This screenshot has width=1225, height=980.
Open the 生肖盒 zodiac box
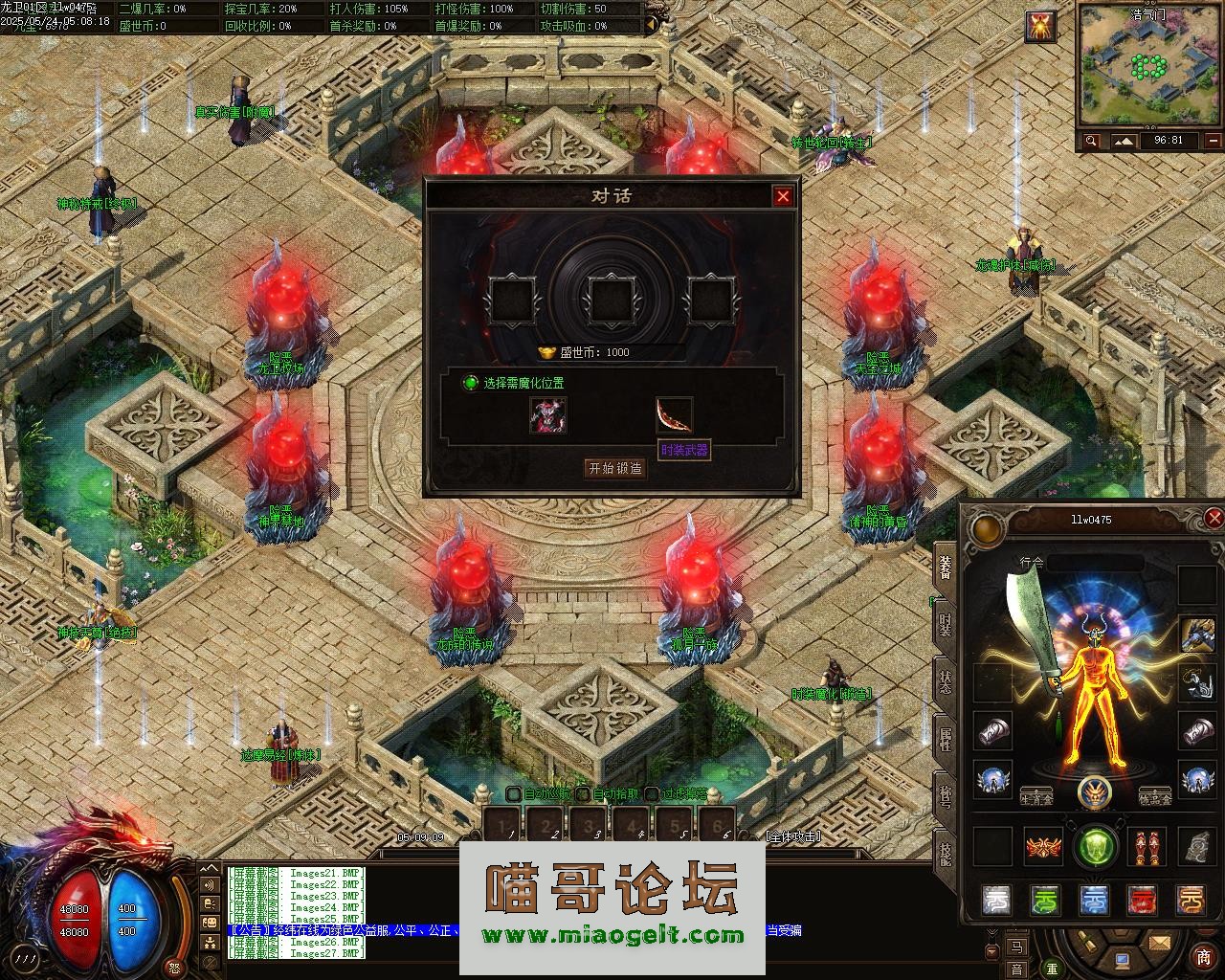point(1036,796)
